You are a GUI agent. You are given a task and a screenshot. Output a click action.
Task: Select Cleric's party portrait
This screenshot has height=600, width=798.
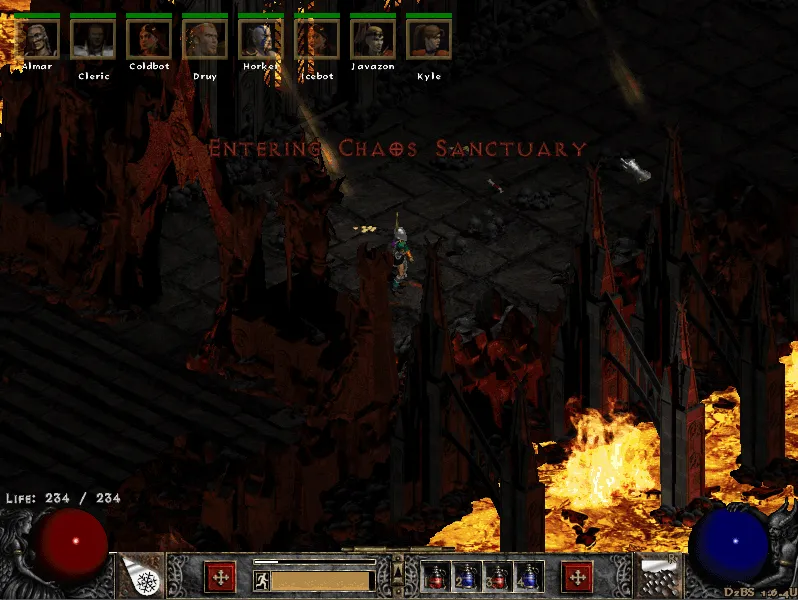93,39
